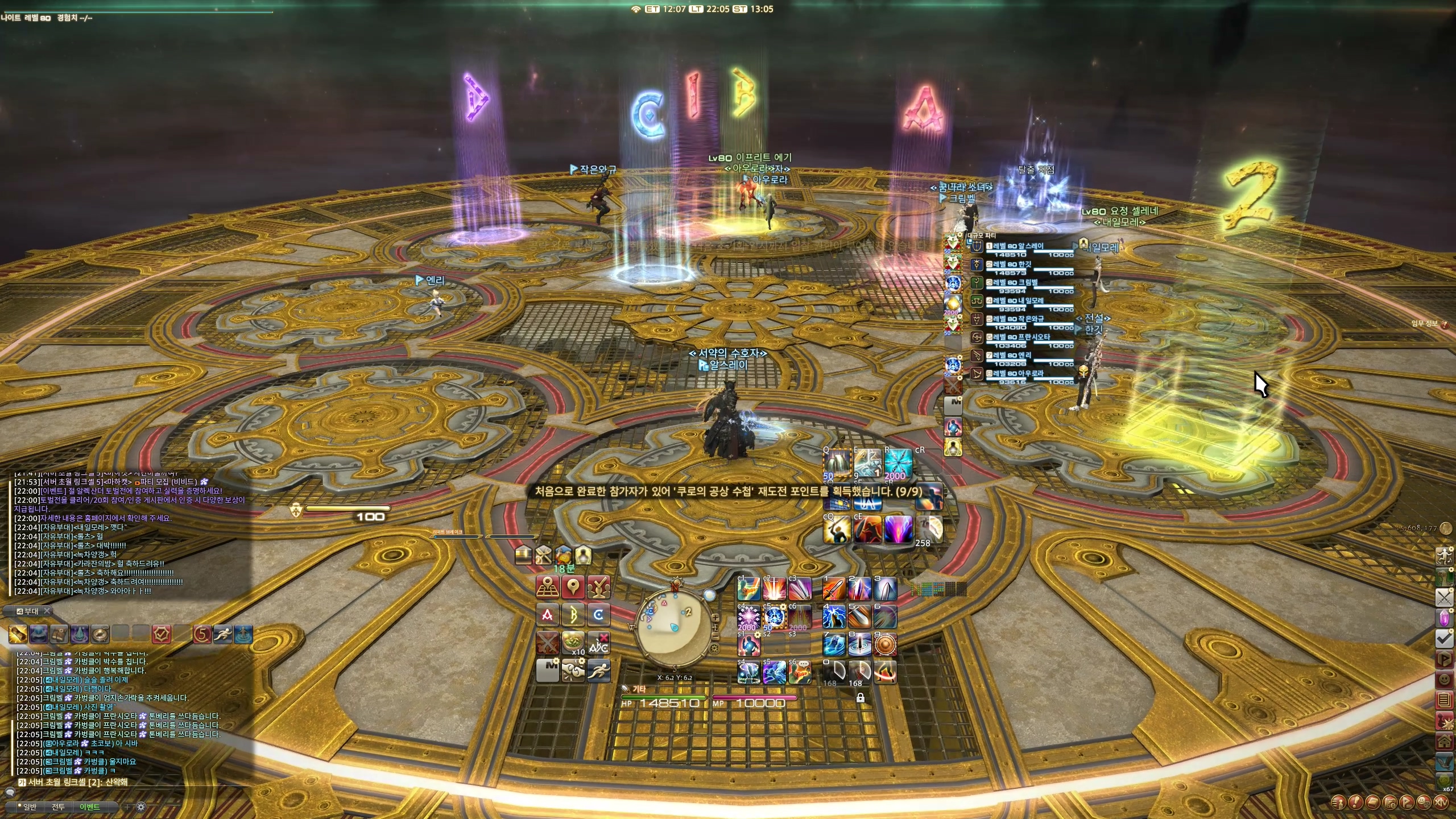
Task: Select the Sprint icon on the hotbar
Action: pyautogui.click(x=599, y=671)
